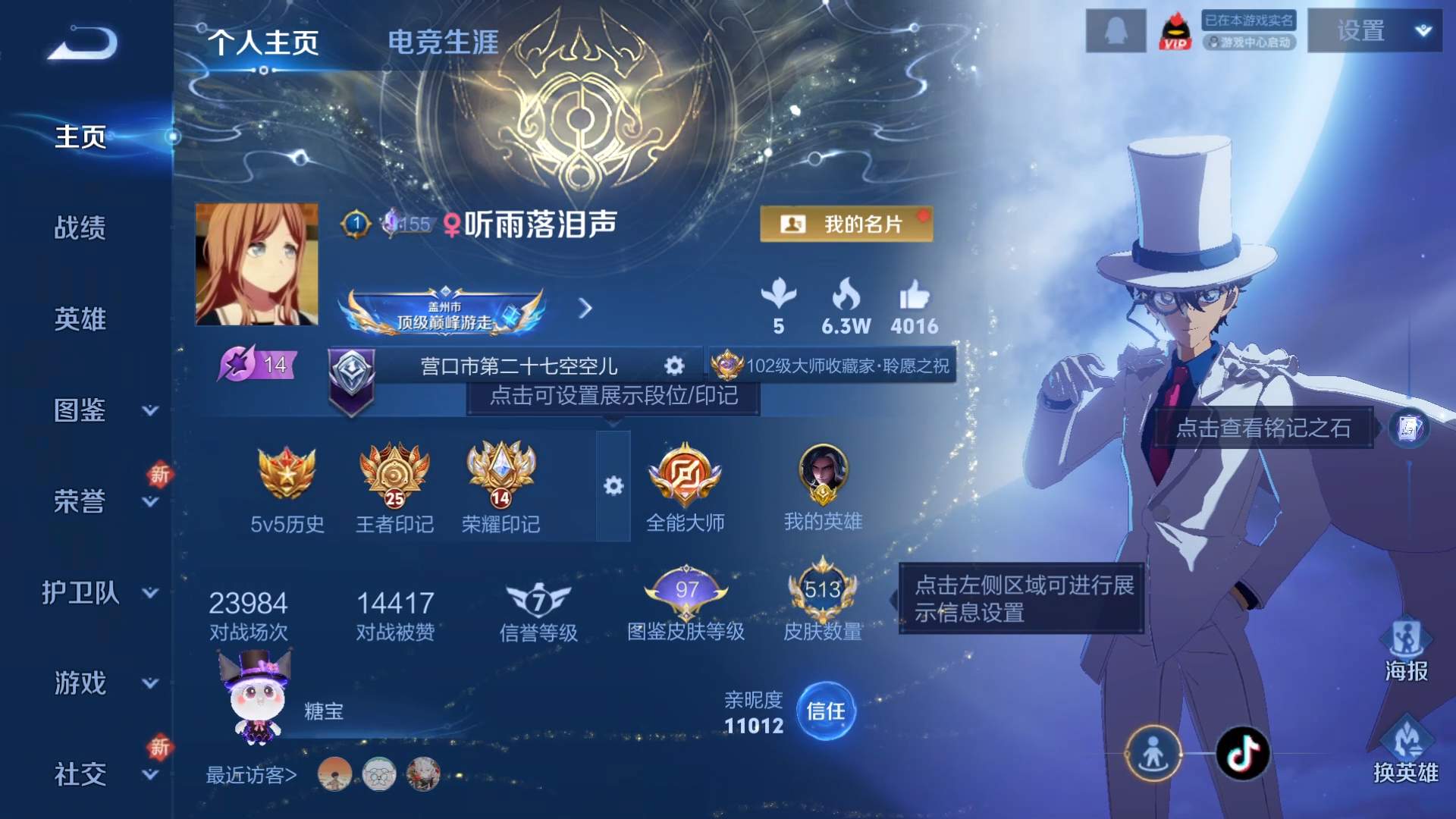1456x819 pixels.
Task: Click the 我的名片 button
Action: [x=847, y=225]
